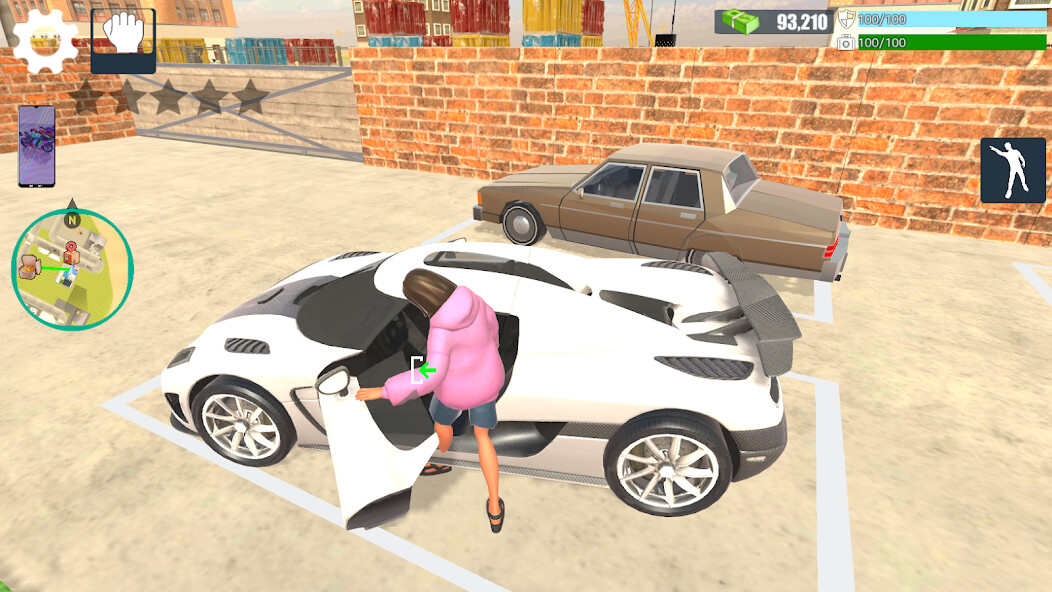Open the circular minimap
This screenshot has width=1052, height=592.
pyautogui.click(x=72, y=270)
